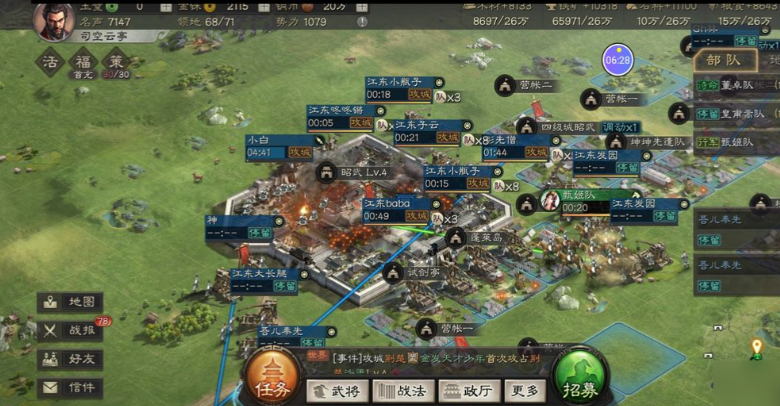Open the 武将 generals menu
Viewport: 780px width, 406px height.
(x=337, y=391)
